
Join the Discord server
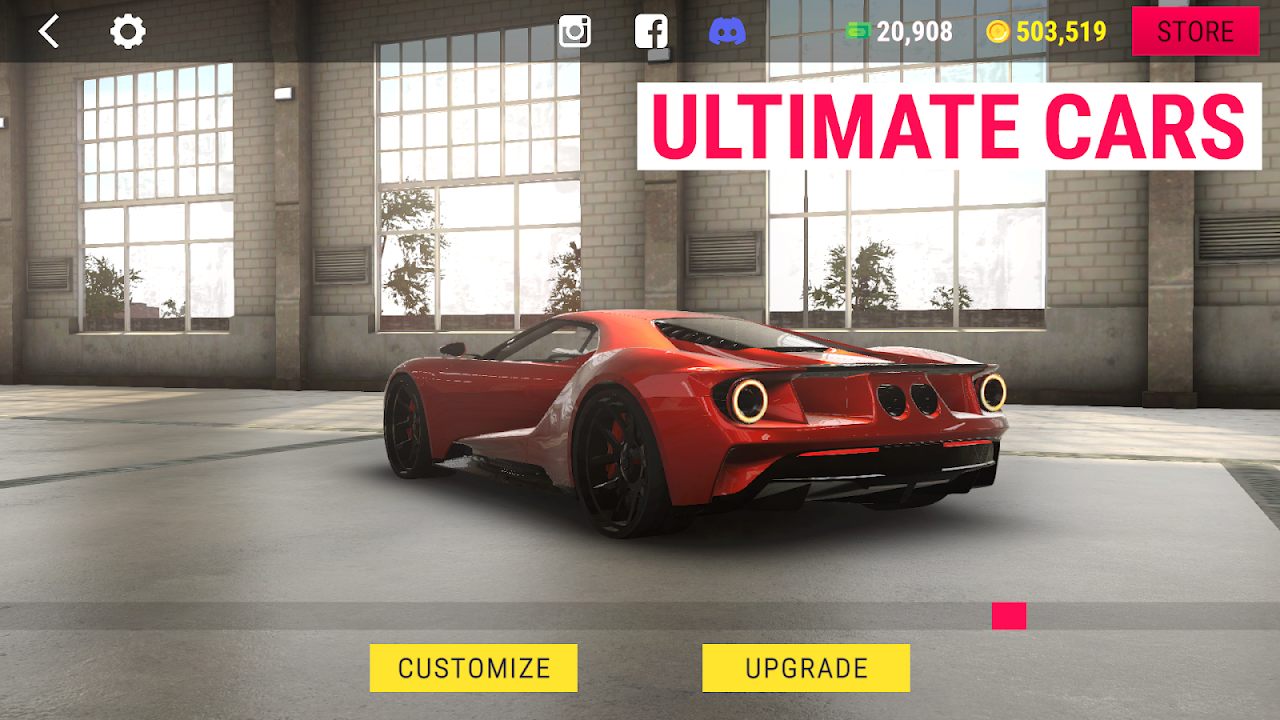click(x=729, y=31)
